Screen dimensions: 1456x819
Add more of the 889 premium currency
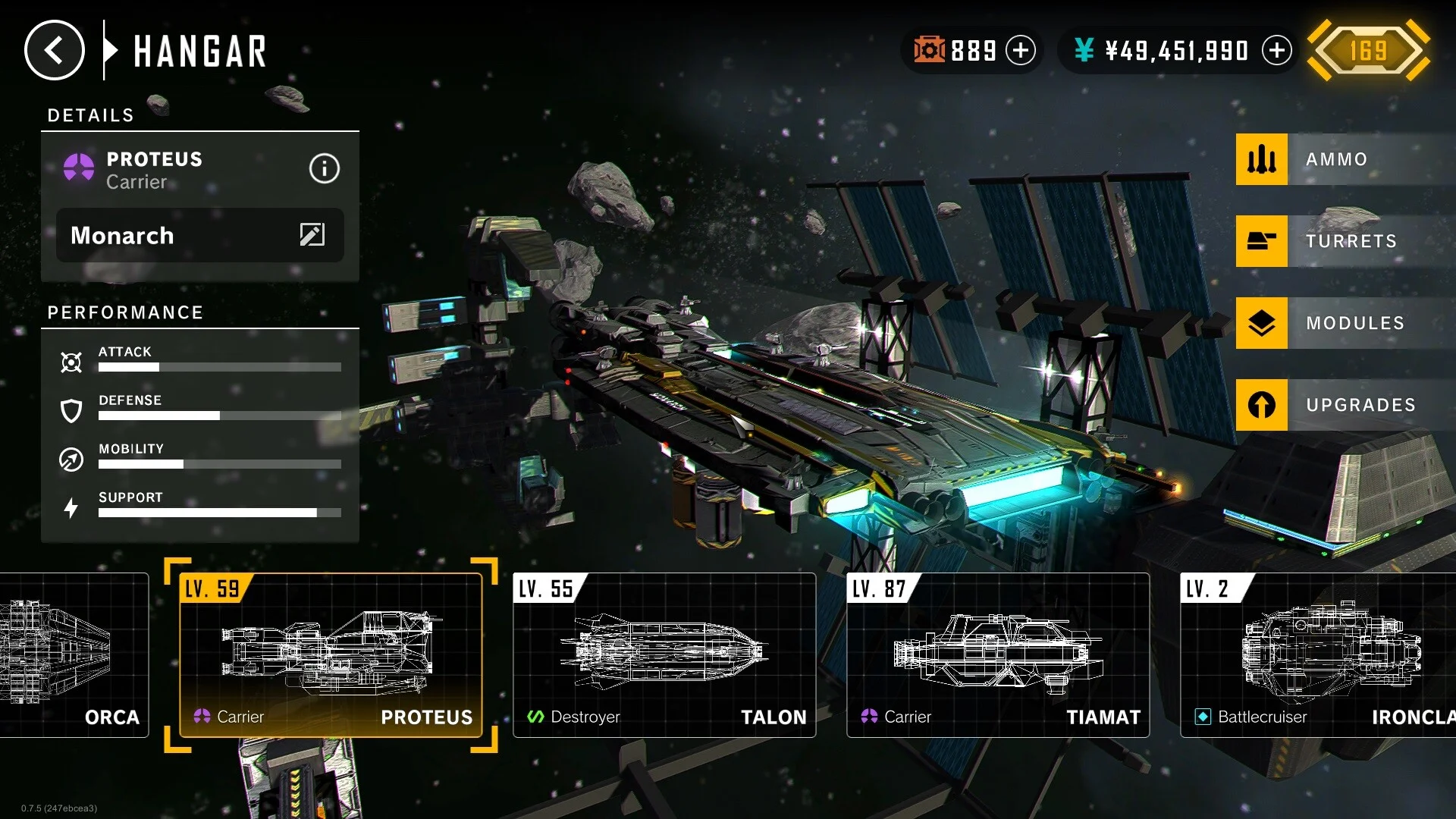click(1021, 51)
